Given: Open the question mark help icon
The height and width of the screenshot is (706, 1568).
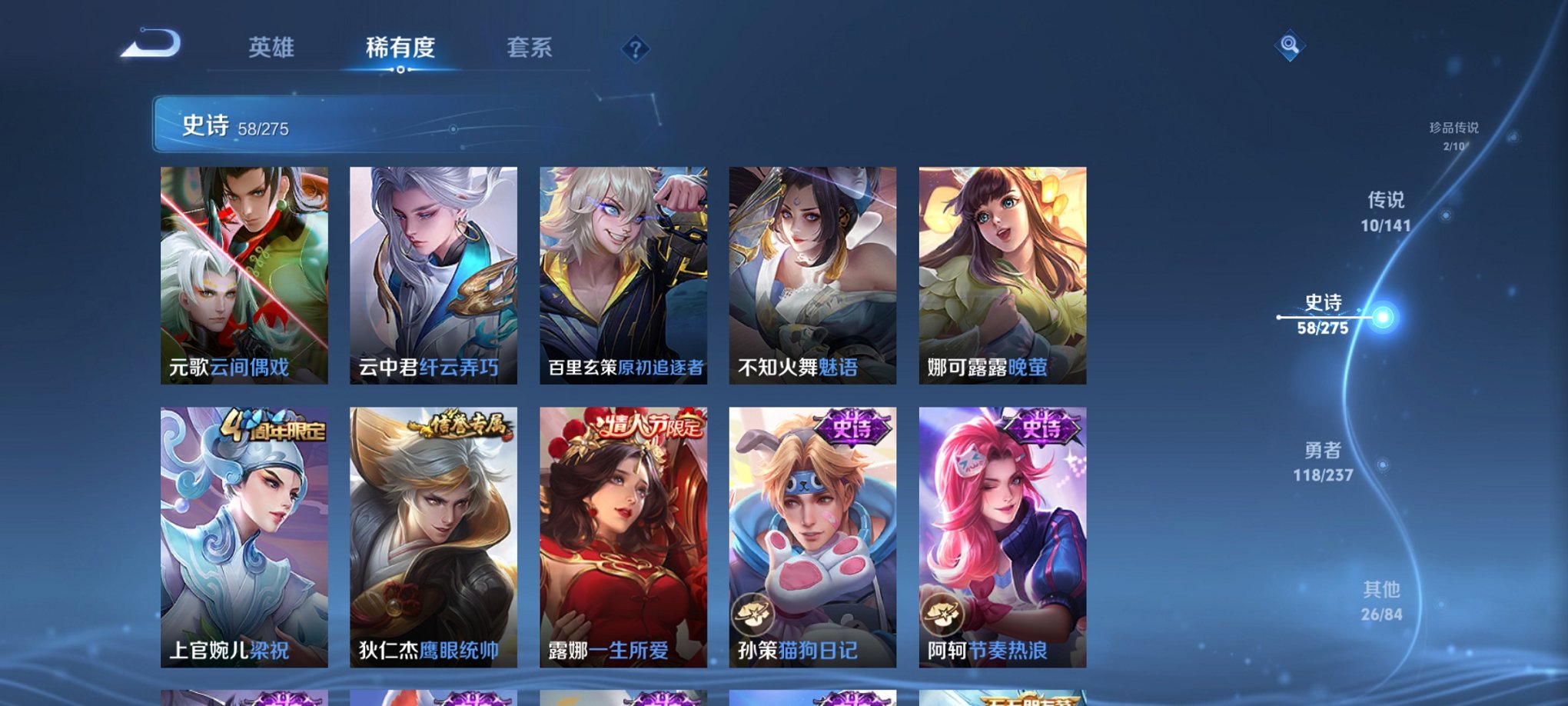Looking at the screenshot, I should [635, 49].
